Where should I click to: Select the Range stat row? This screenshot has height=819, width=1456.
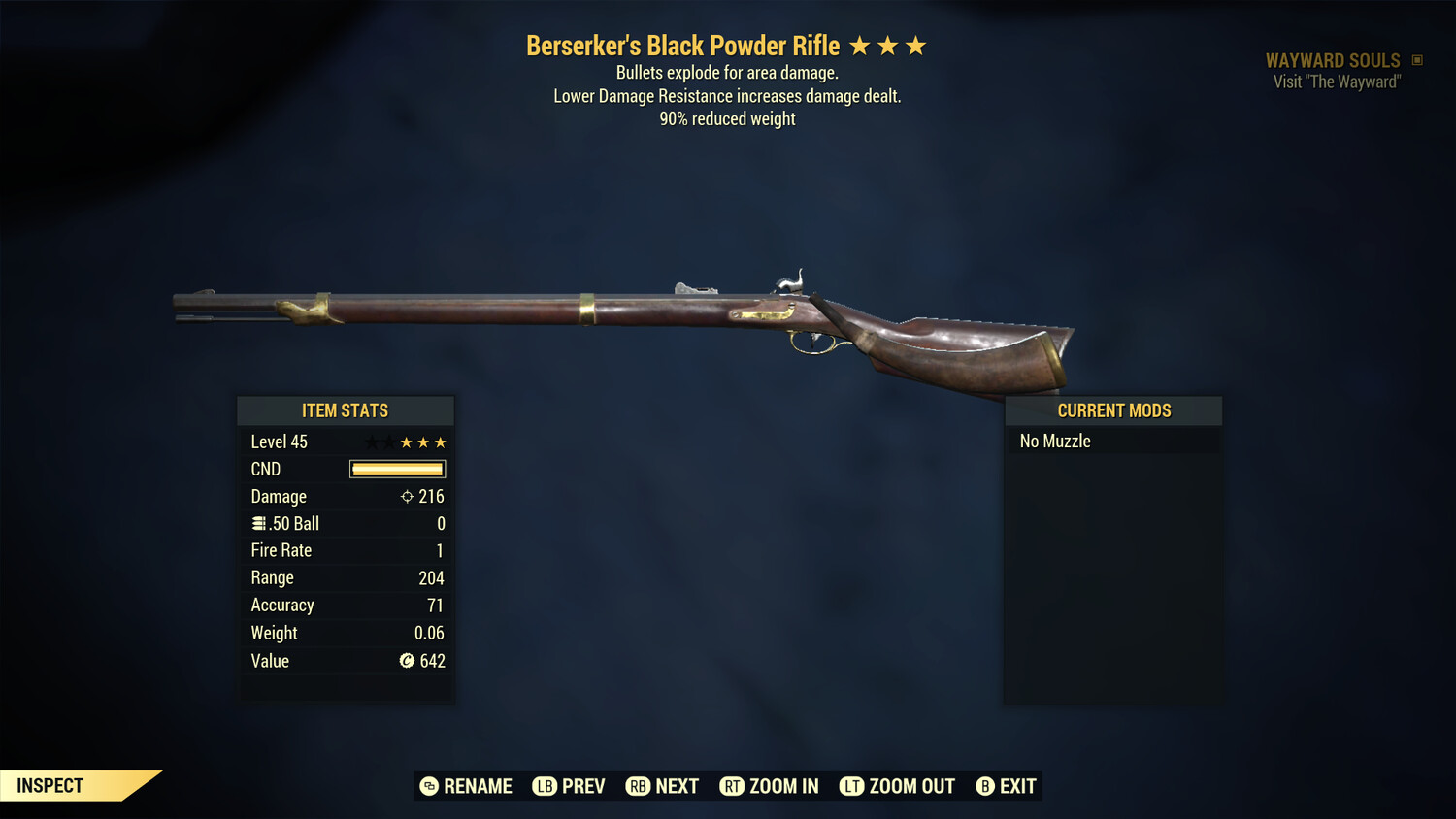(x=346, y=577)
